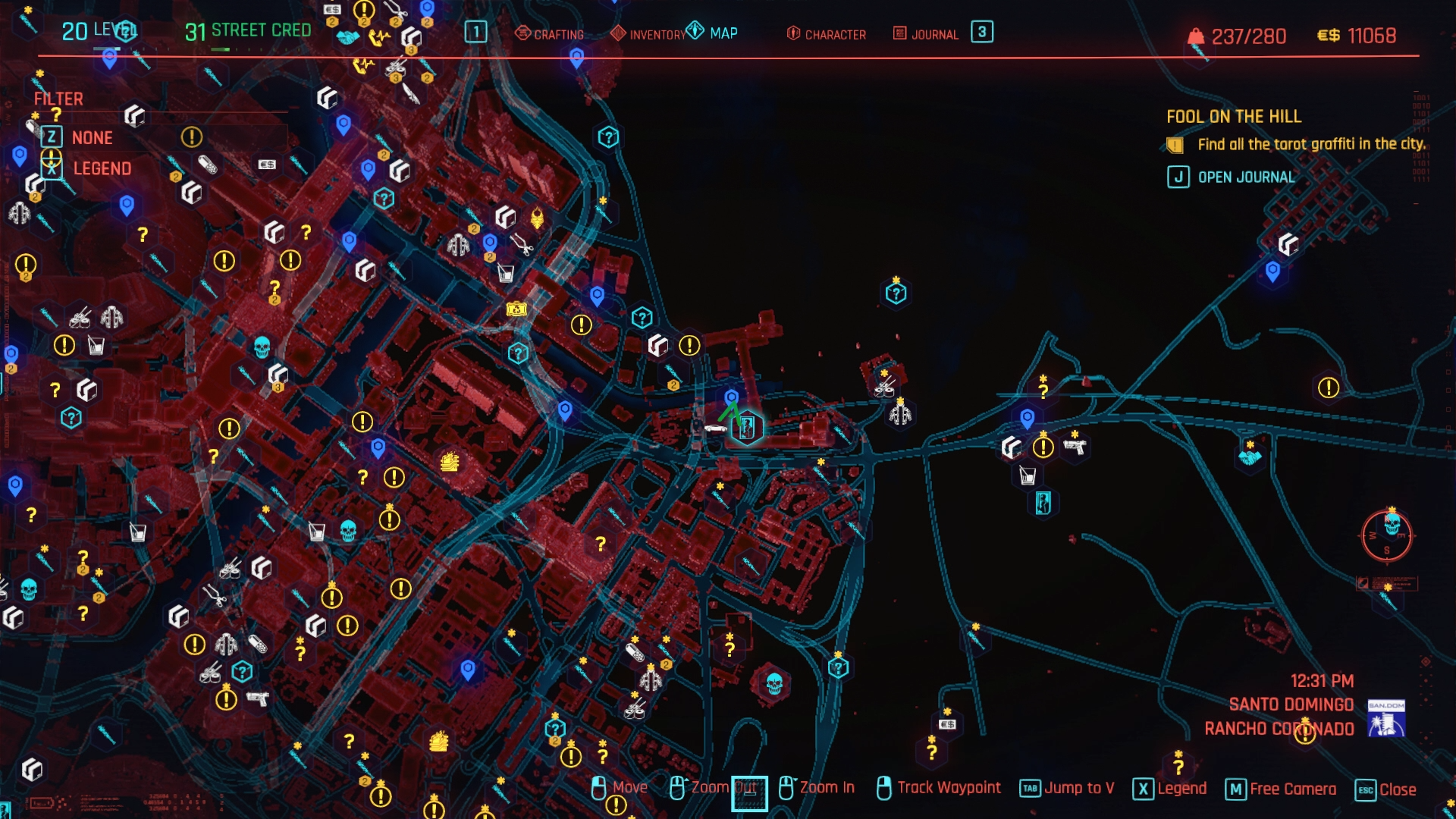
Task: Select the compass skull marker
Action: click(x=1392, y=524)
